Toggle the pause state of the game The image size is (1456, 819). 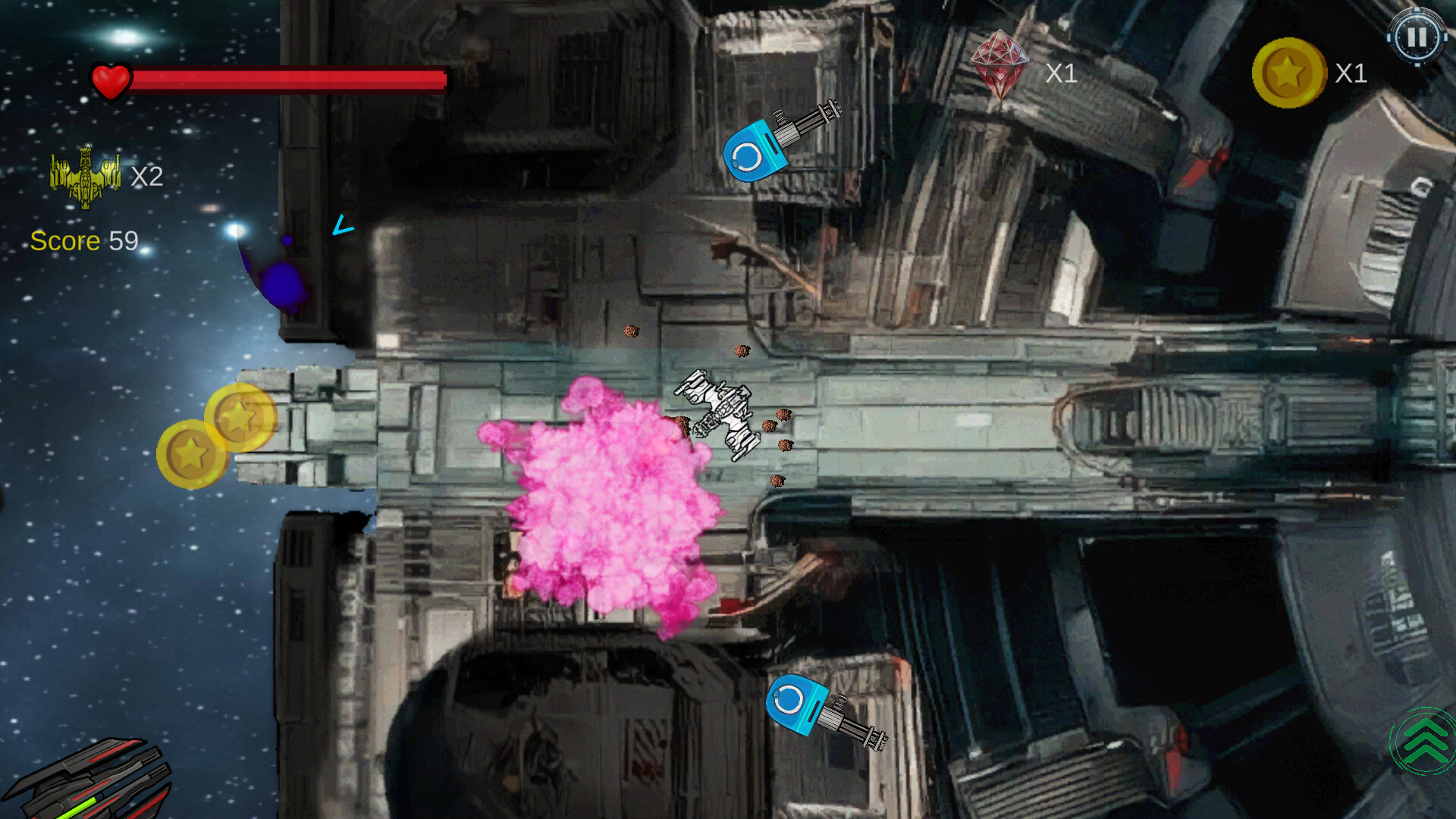point(1417,36)
